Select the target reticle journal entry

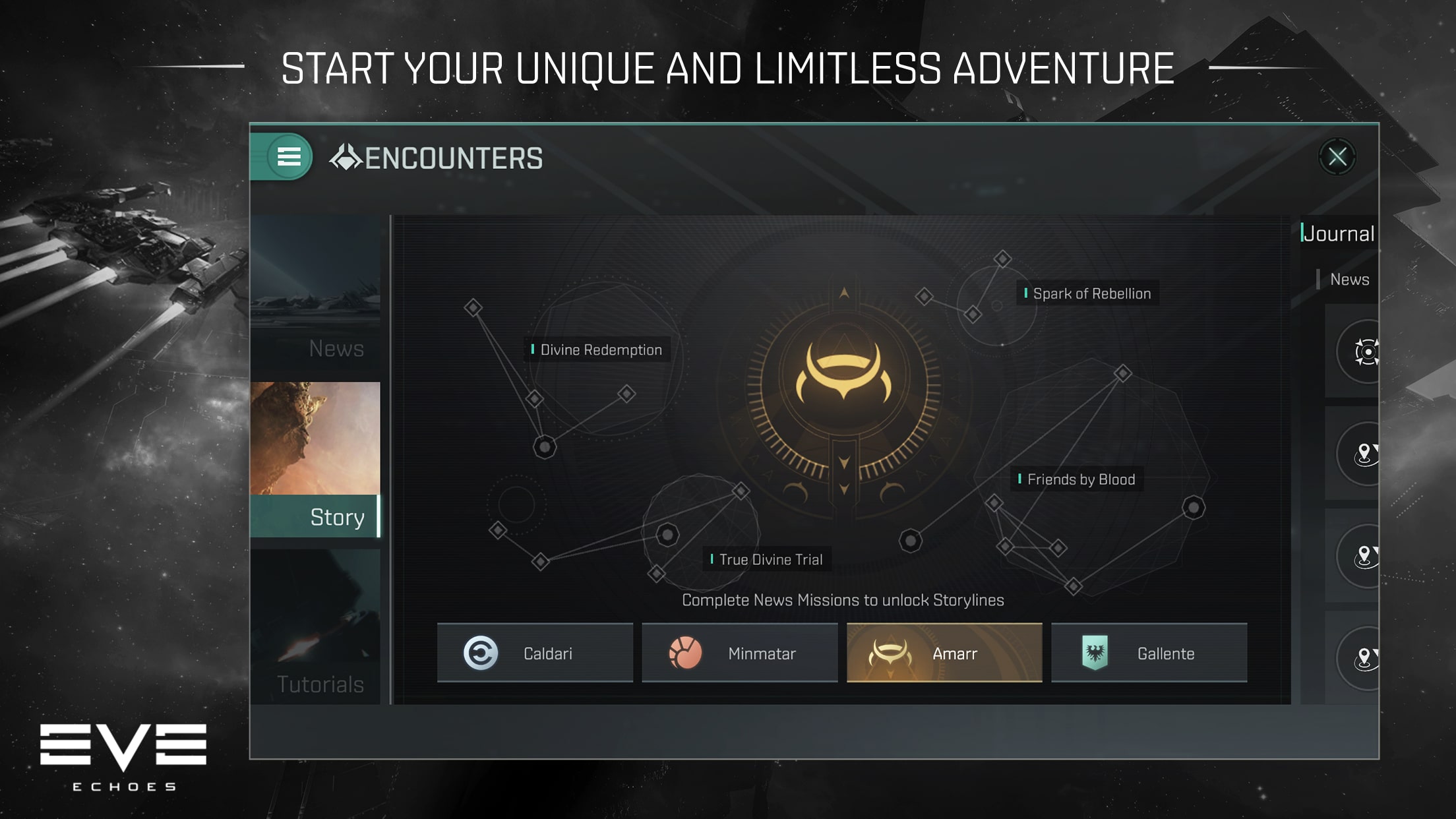(x=1365, y=352)
